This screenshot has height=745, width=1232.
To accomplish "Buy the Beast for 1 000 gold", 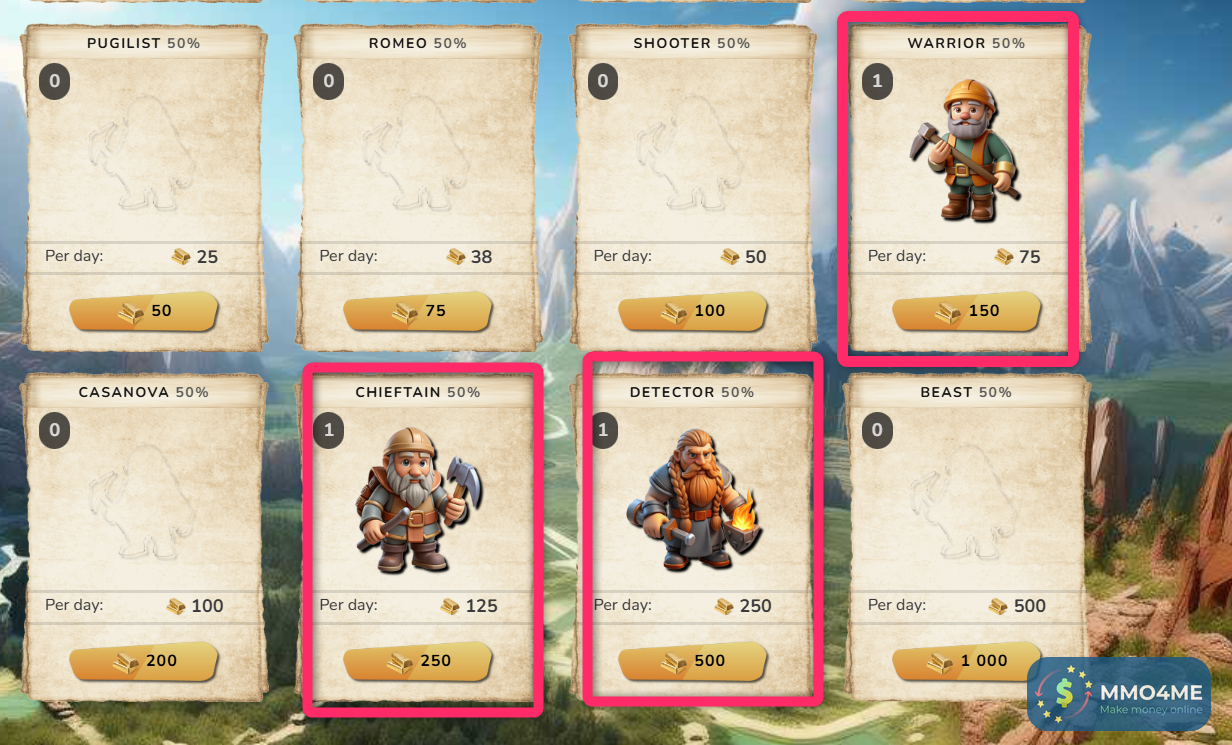I will pos(966,661).
